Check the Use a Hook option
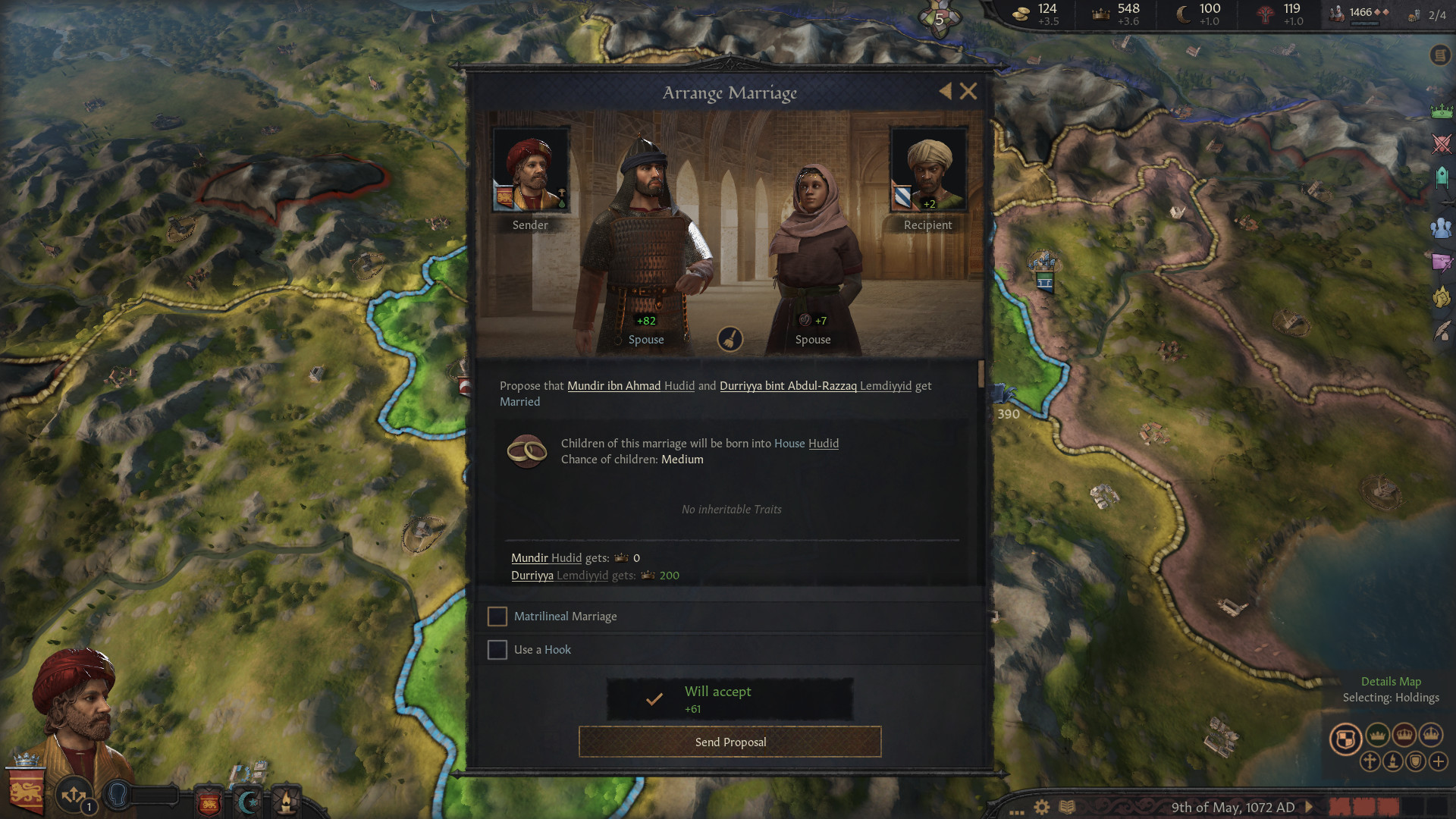 tap(497, 650)
